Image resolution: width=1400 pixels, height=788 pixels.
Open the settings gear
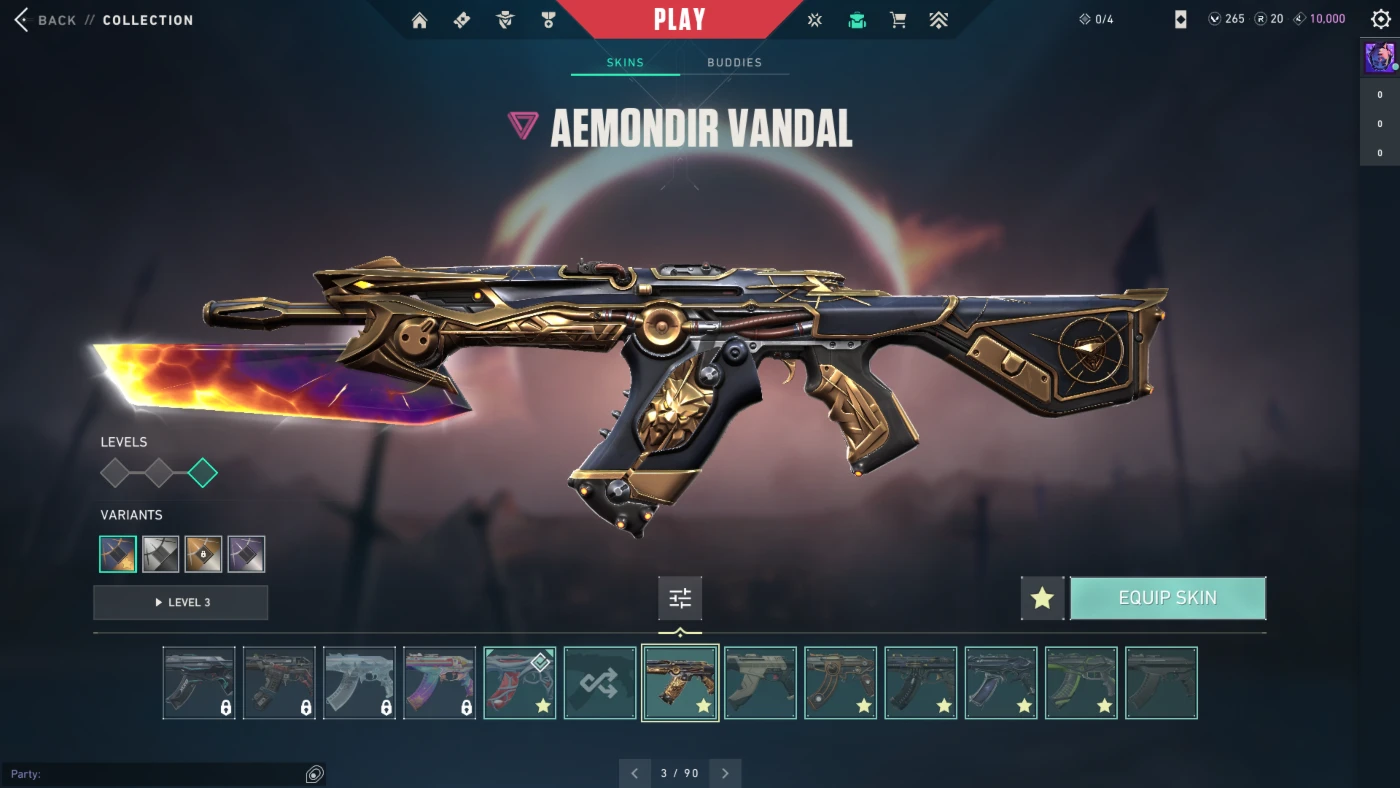pos(1381,19)
